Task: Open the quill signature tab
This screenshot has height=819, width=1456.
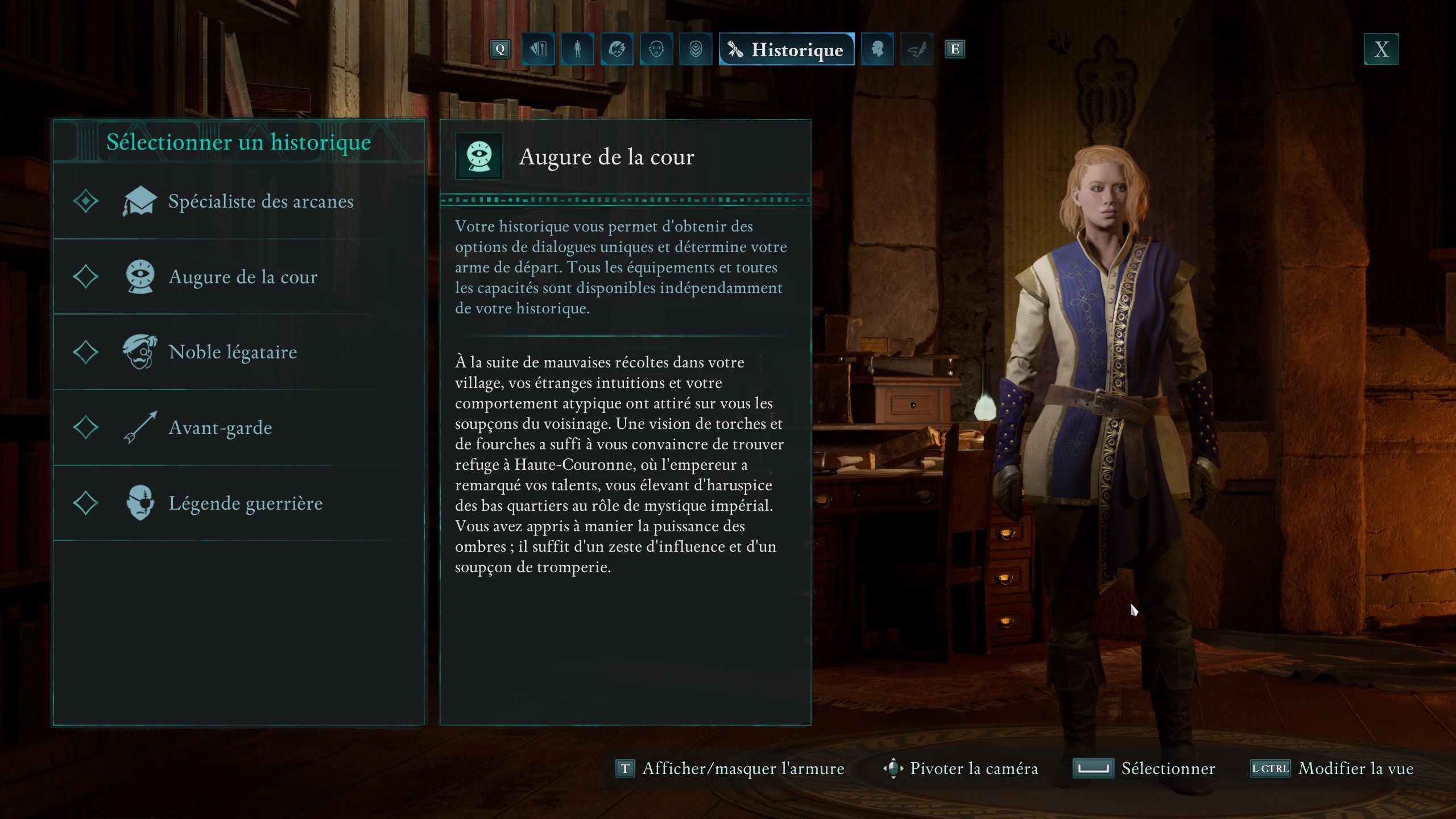Action: [x=917, y=49]
